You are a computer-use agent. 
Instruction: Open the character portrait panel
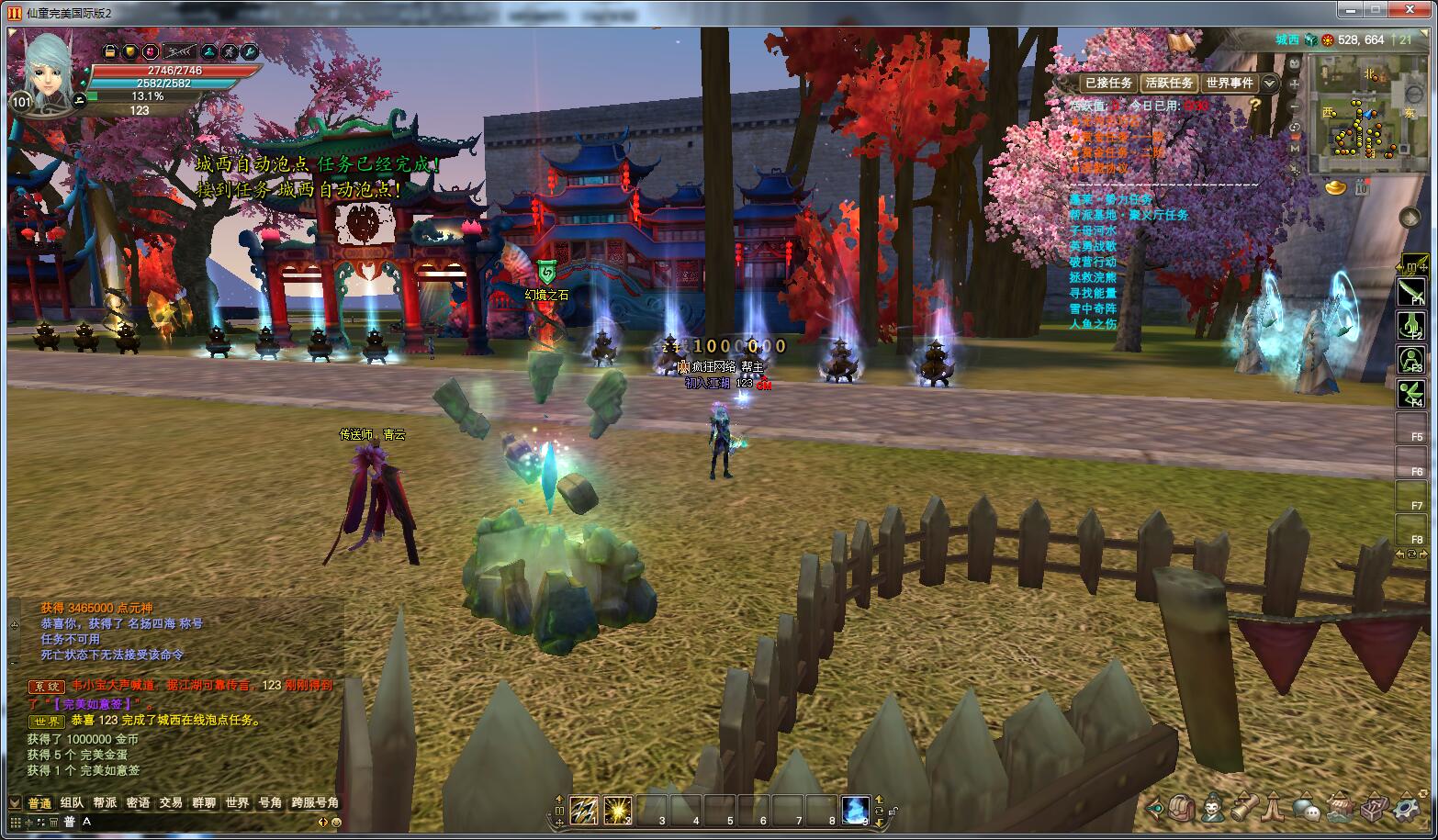(48, 62)
